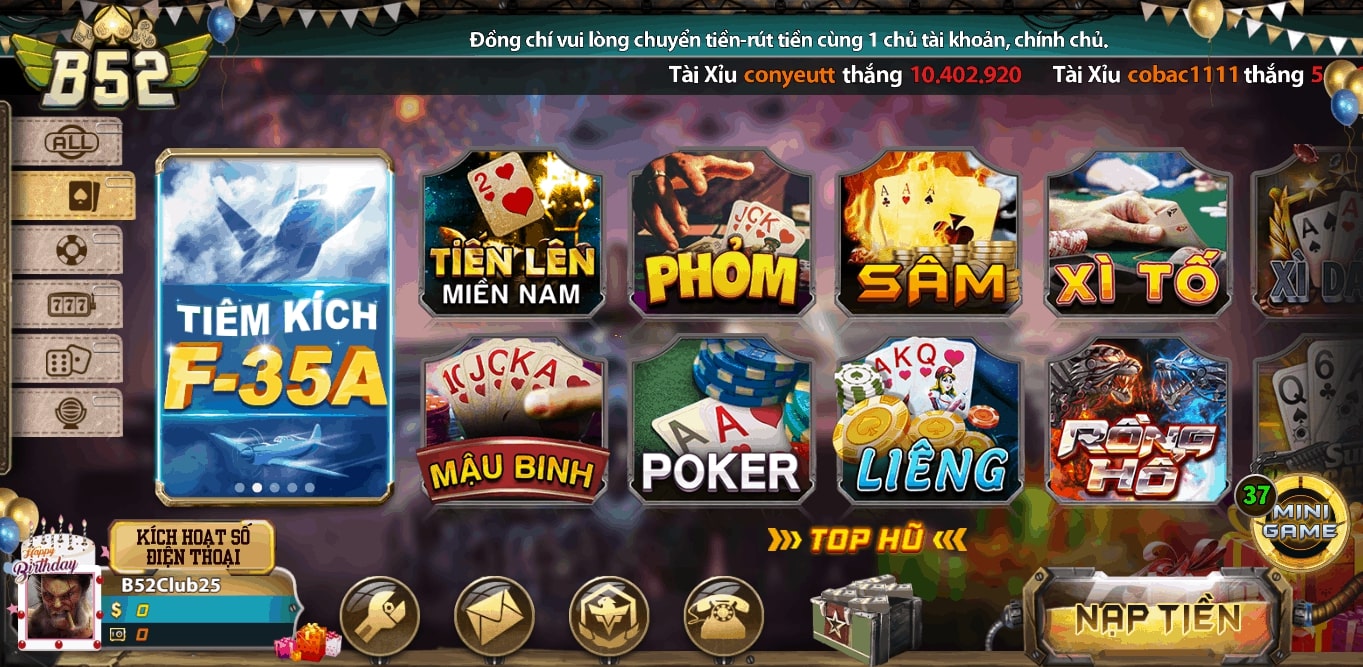1363x667 pixels.
Task: Show all games with the ALL tab
Action: click(x=70, y=143)
